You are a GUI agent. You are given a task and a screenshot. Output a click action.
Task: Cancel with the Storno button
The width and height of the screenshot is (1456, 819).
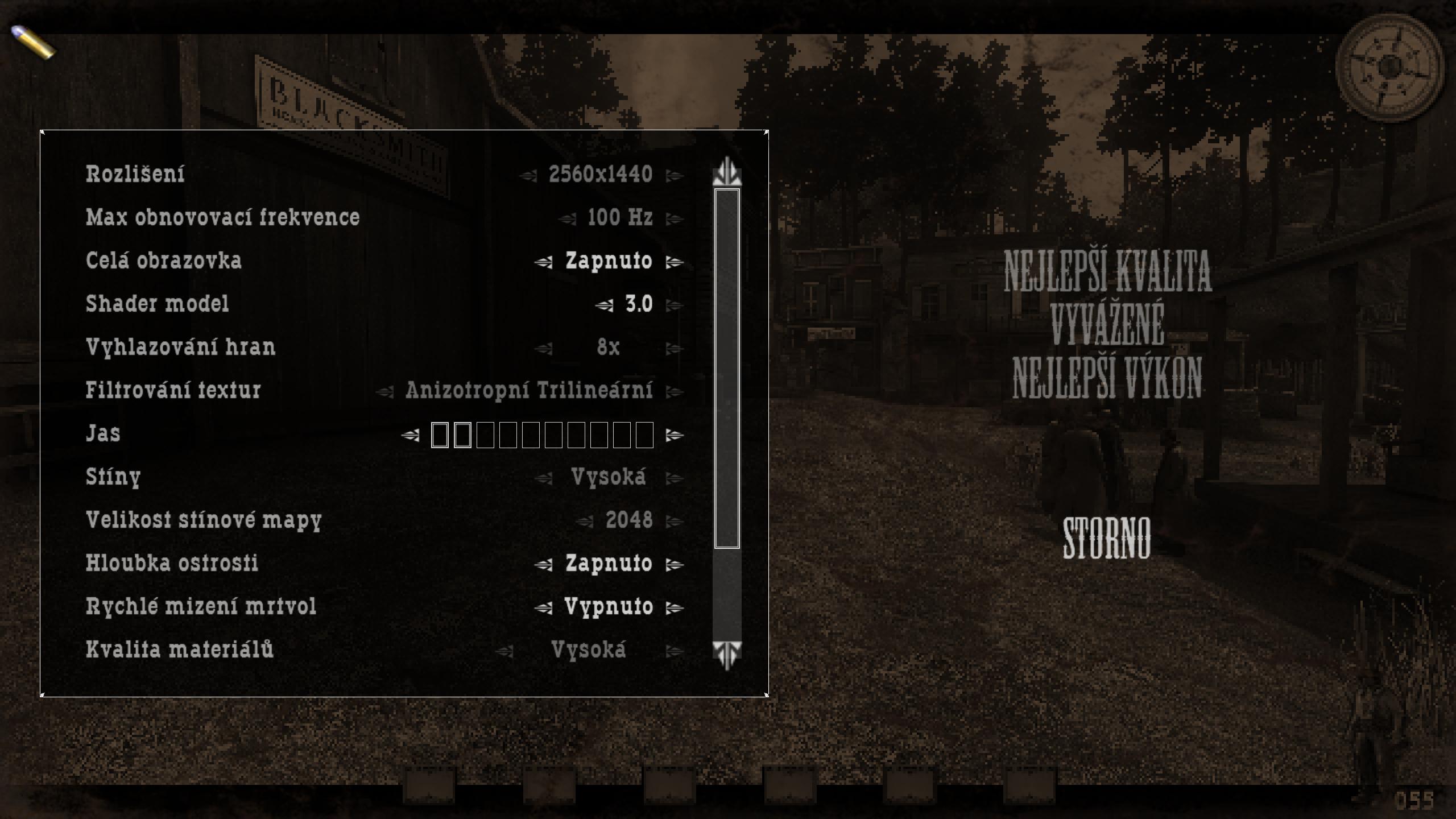point(1107,537)
